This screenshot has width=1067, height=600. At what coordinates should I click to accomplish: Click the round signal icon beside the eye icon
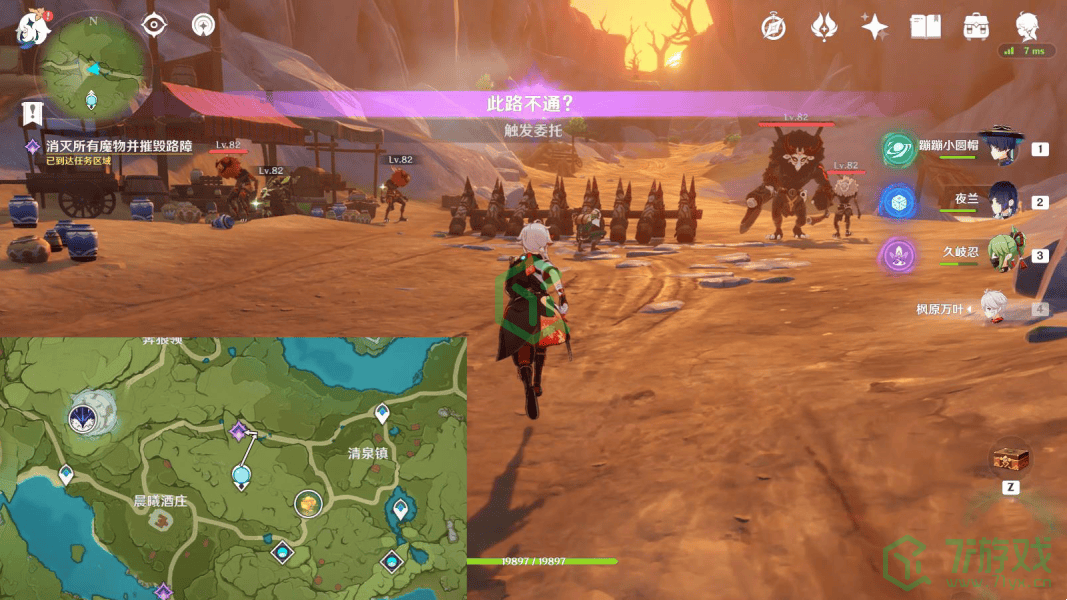204,25
